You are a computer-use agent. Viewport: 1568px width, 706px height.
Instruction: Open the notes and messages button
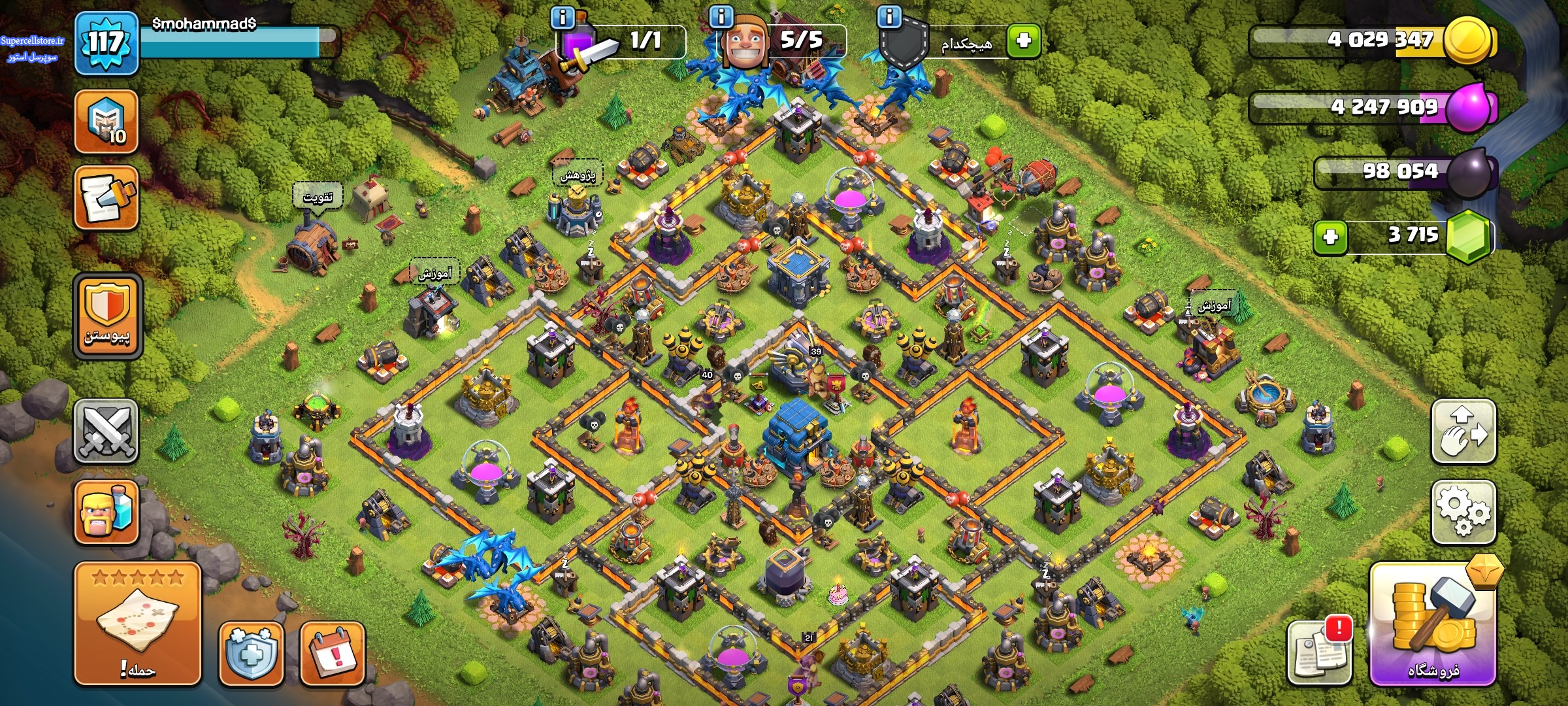(x=106, y=197)
